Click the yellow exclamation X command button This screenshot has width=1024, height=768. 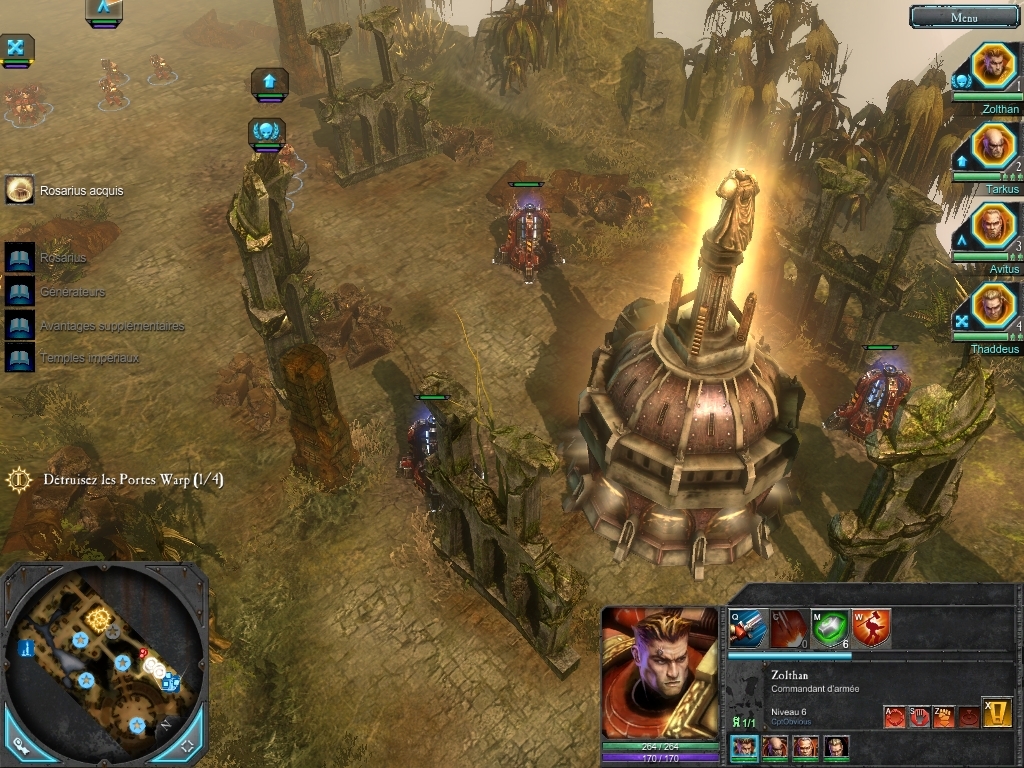coord(996,712)
